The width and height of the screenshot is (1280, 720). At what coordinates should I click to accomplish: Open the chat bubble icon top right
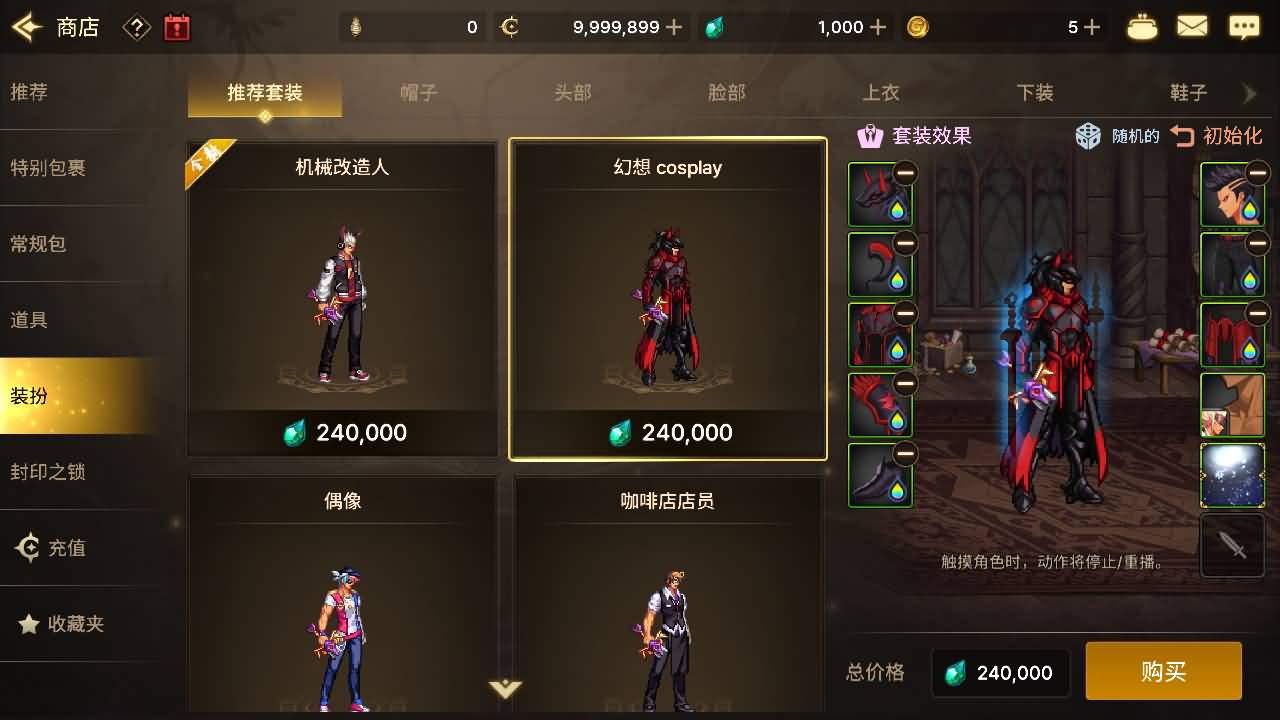1243,25
